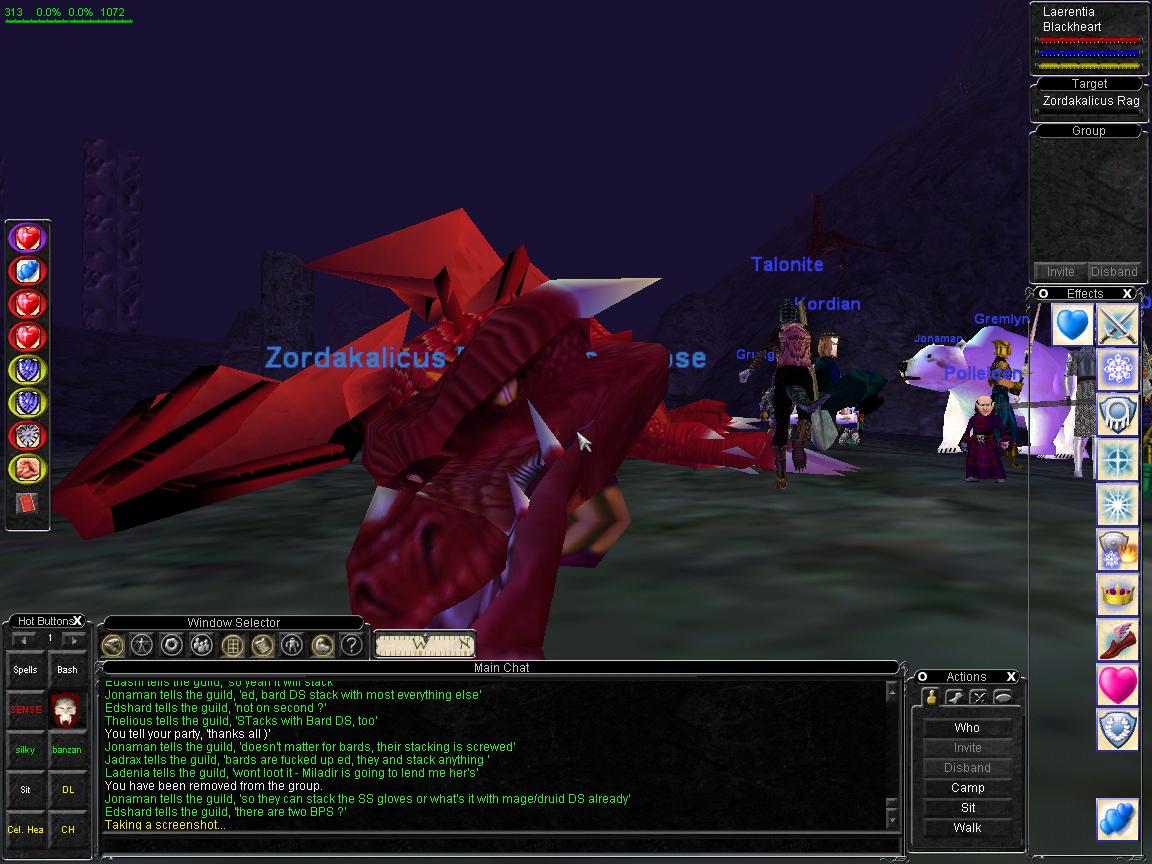Select the pink heart buff icon
This screenshot has width=1152, height=864.
1118,685
